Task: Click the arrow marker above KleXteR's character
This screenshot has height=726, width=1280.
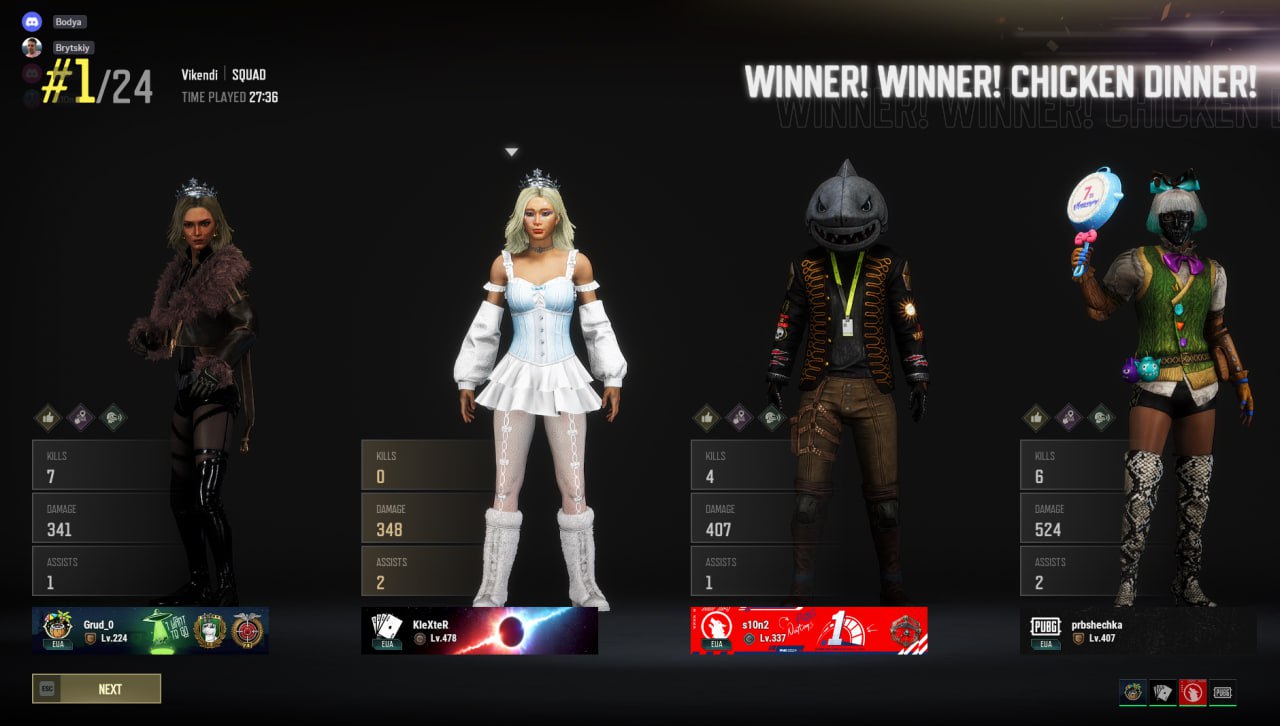Action: 511,151
